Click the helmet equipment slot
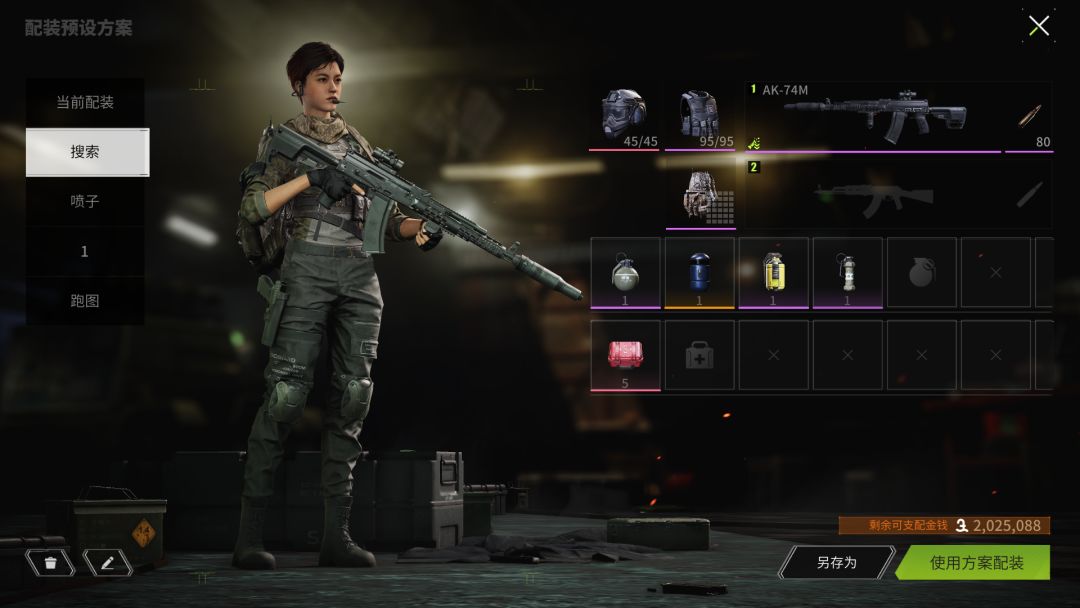This screenshot has height=608, width=1080. (624, 115)
